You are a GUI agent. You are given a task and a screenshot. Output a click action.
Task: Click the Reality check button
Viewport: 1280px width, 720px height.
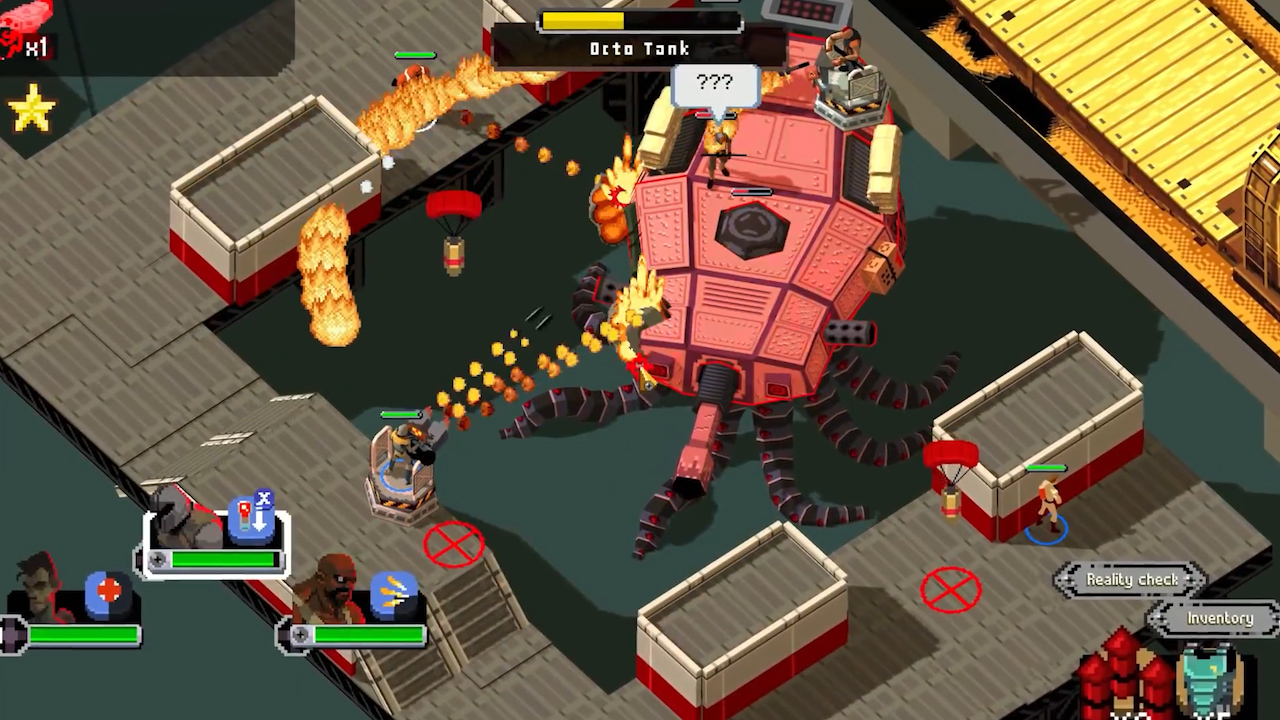pyautogui.click(x=1132, y=580)
